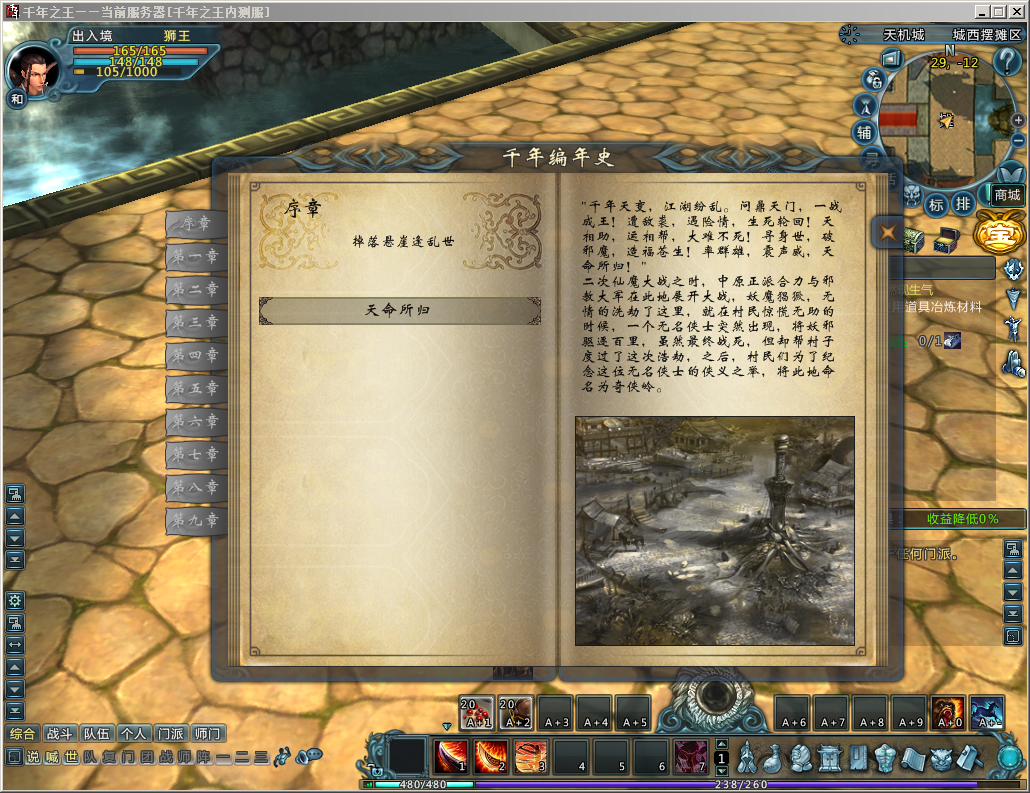Activate the skill in hotbar slot 1
The image size is (1030, 793).
pos(451,756)
